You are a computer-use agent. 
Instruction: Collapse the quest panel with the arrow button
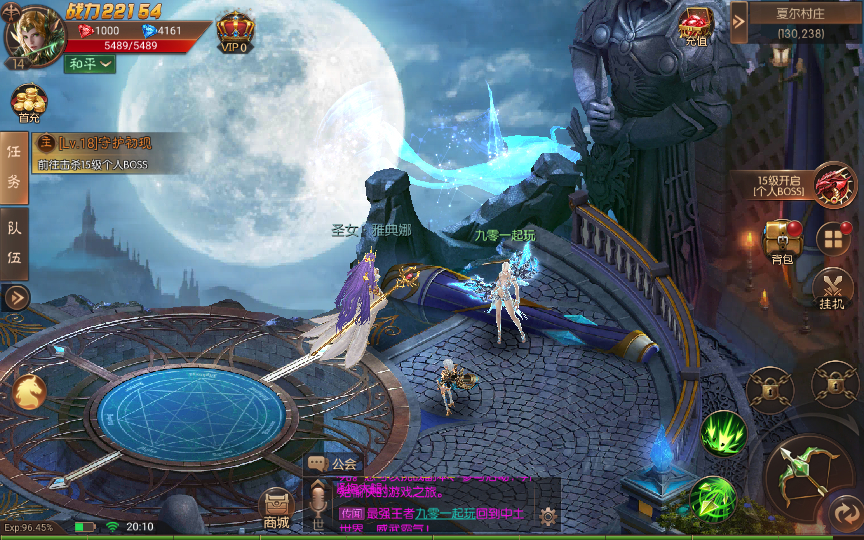[16, 297]
